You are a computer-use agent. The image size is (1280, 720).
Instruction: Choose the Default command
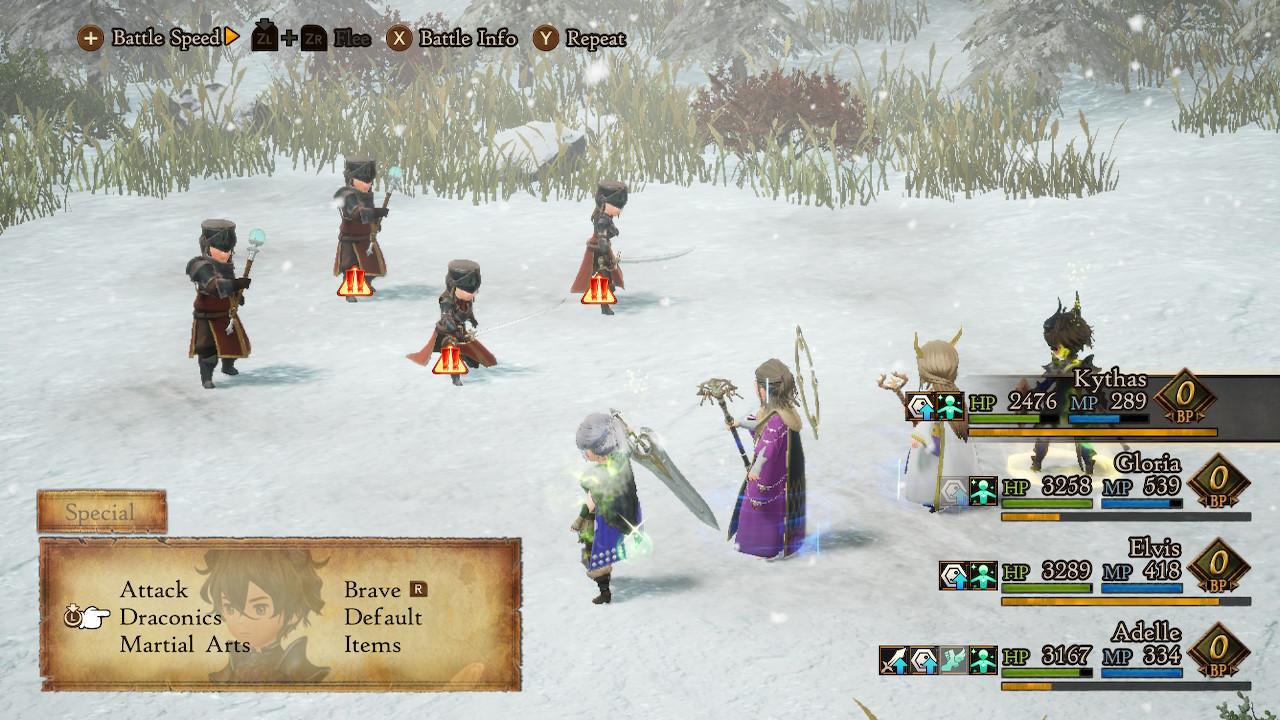point(383,617)
